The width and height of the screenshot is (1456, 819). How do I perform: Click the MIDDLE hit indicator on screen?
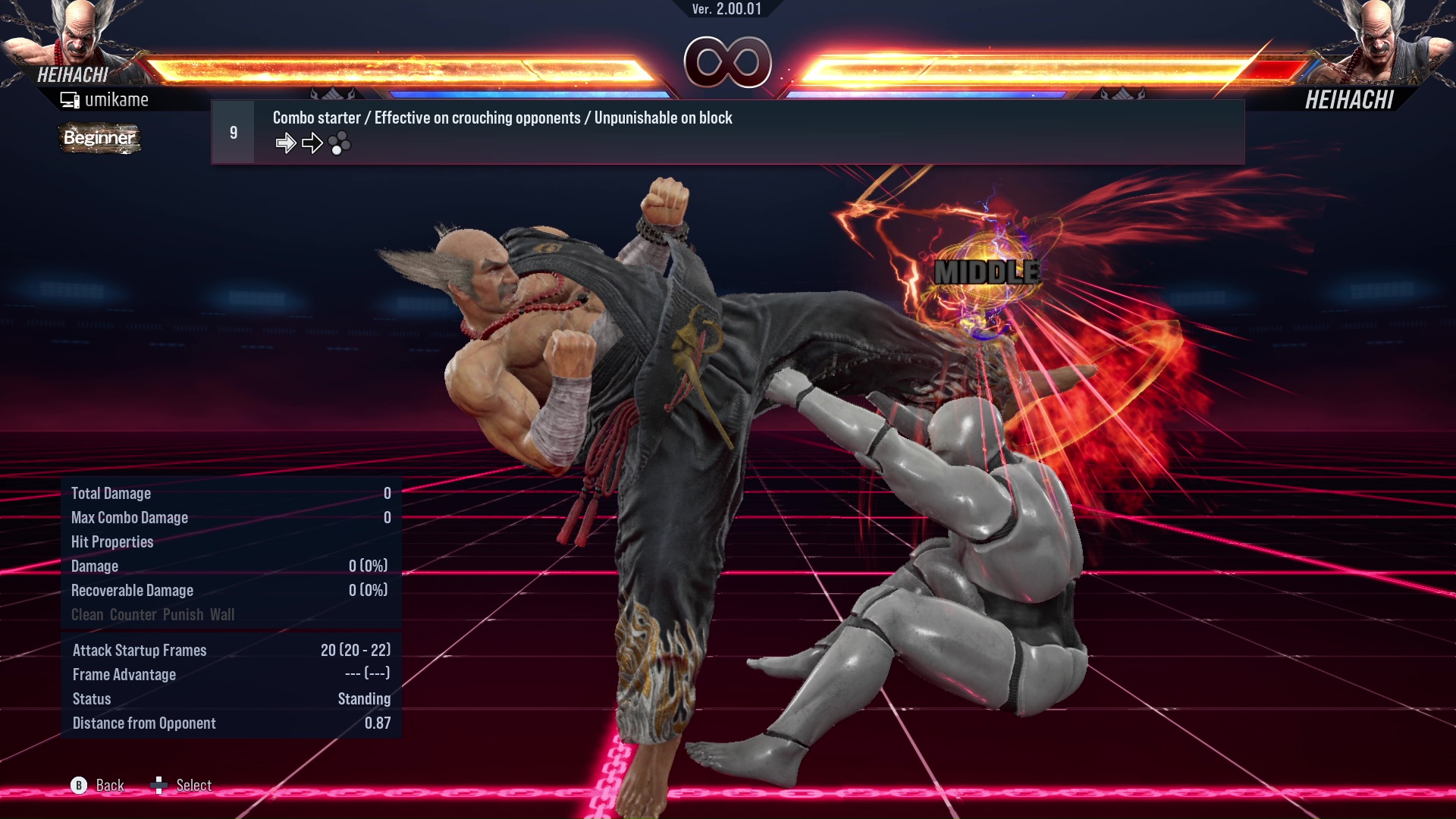(x=987, y=271)
